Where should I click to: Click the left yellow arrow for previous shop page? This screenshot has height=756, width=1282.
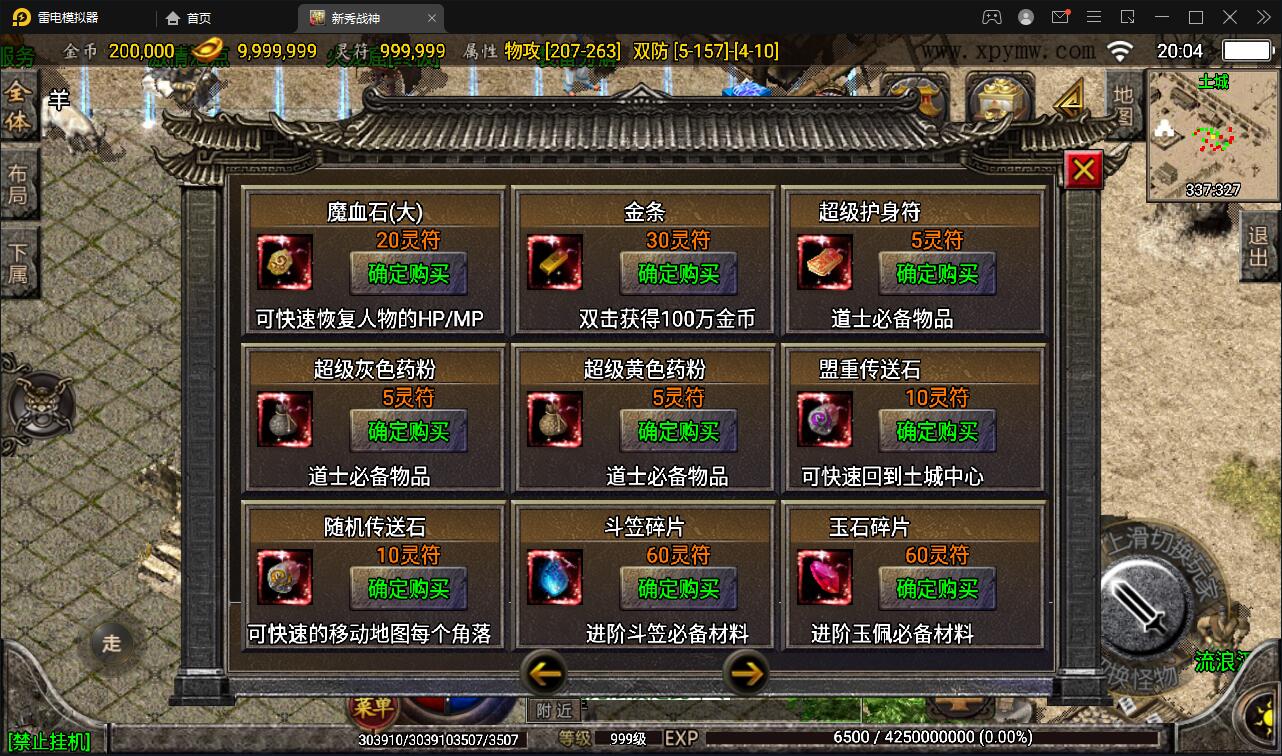click(x=545, y=675)
